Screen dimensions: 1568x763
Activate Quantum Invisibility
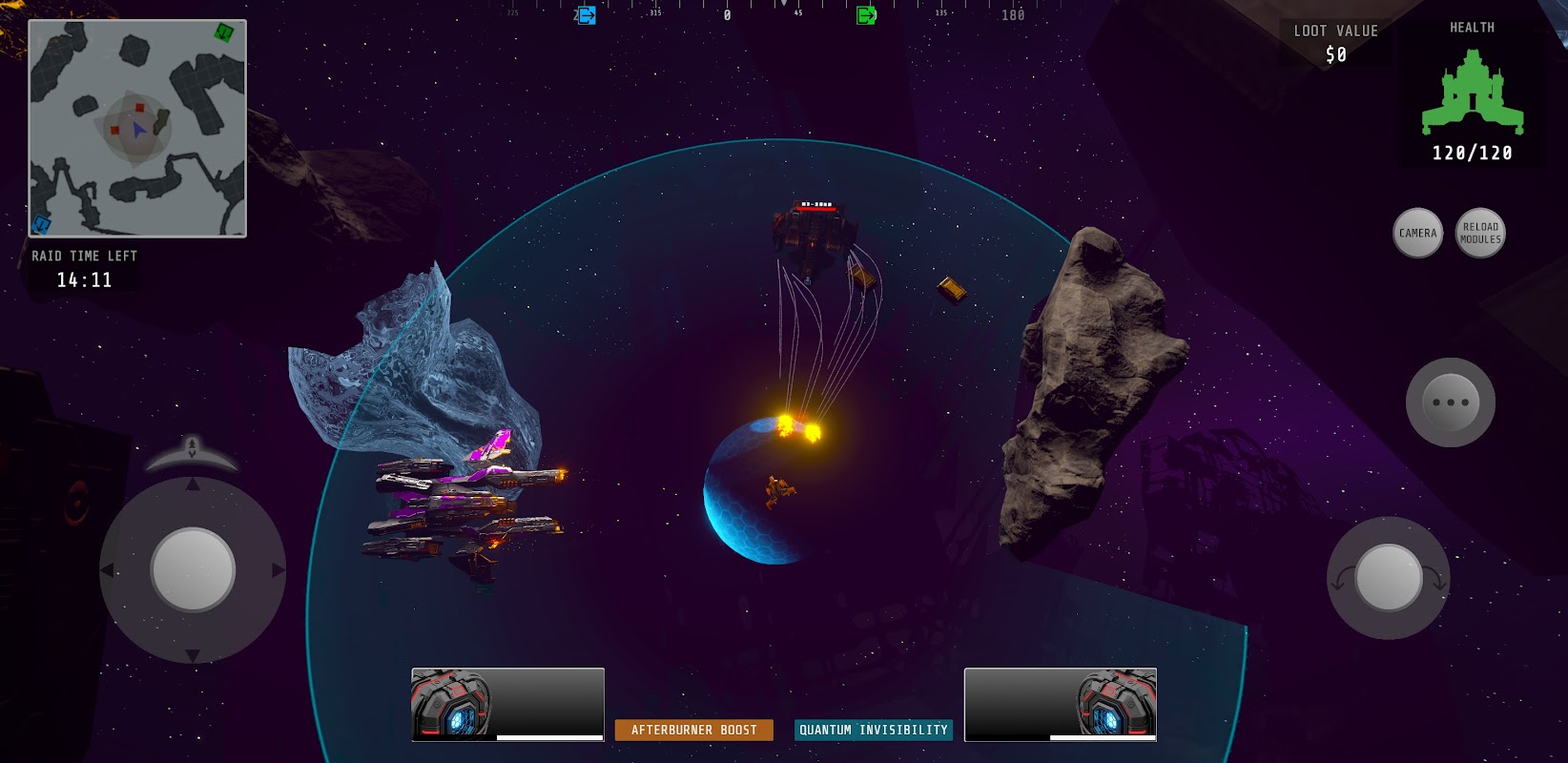pos(874,730)
